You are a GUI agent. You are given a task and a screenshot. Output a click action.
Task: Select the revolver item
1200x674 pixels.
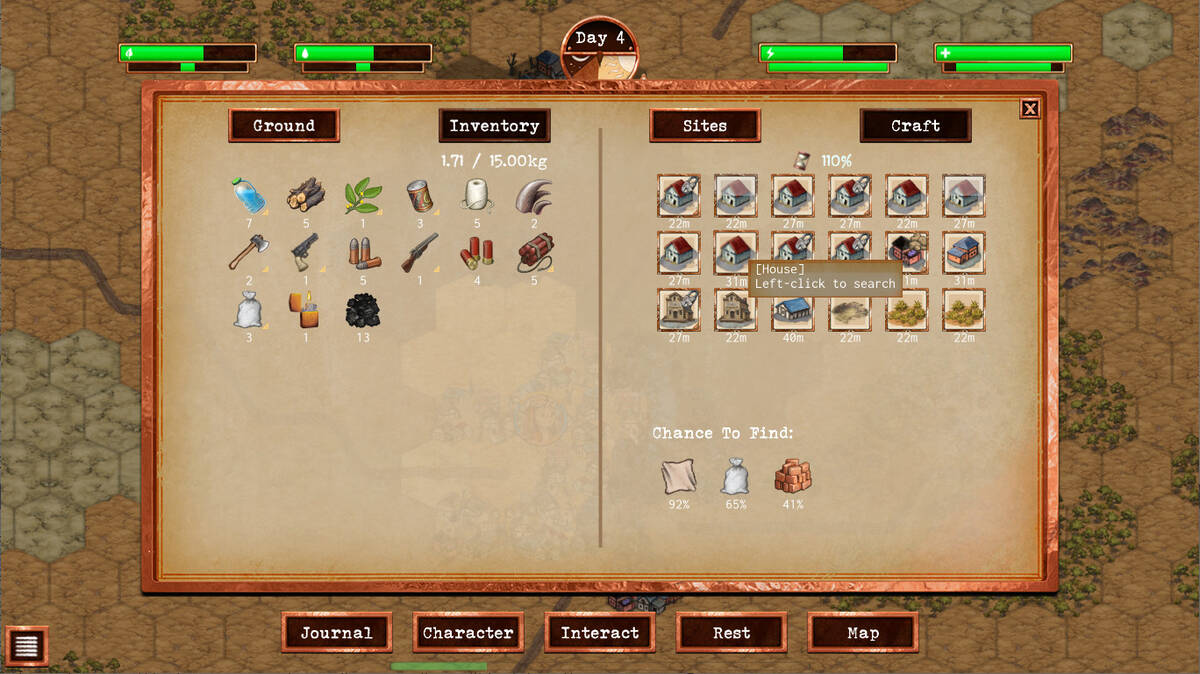[306, 253]
